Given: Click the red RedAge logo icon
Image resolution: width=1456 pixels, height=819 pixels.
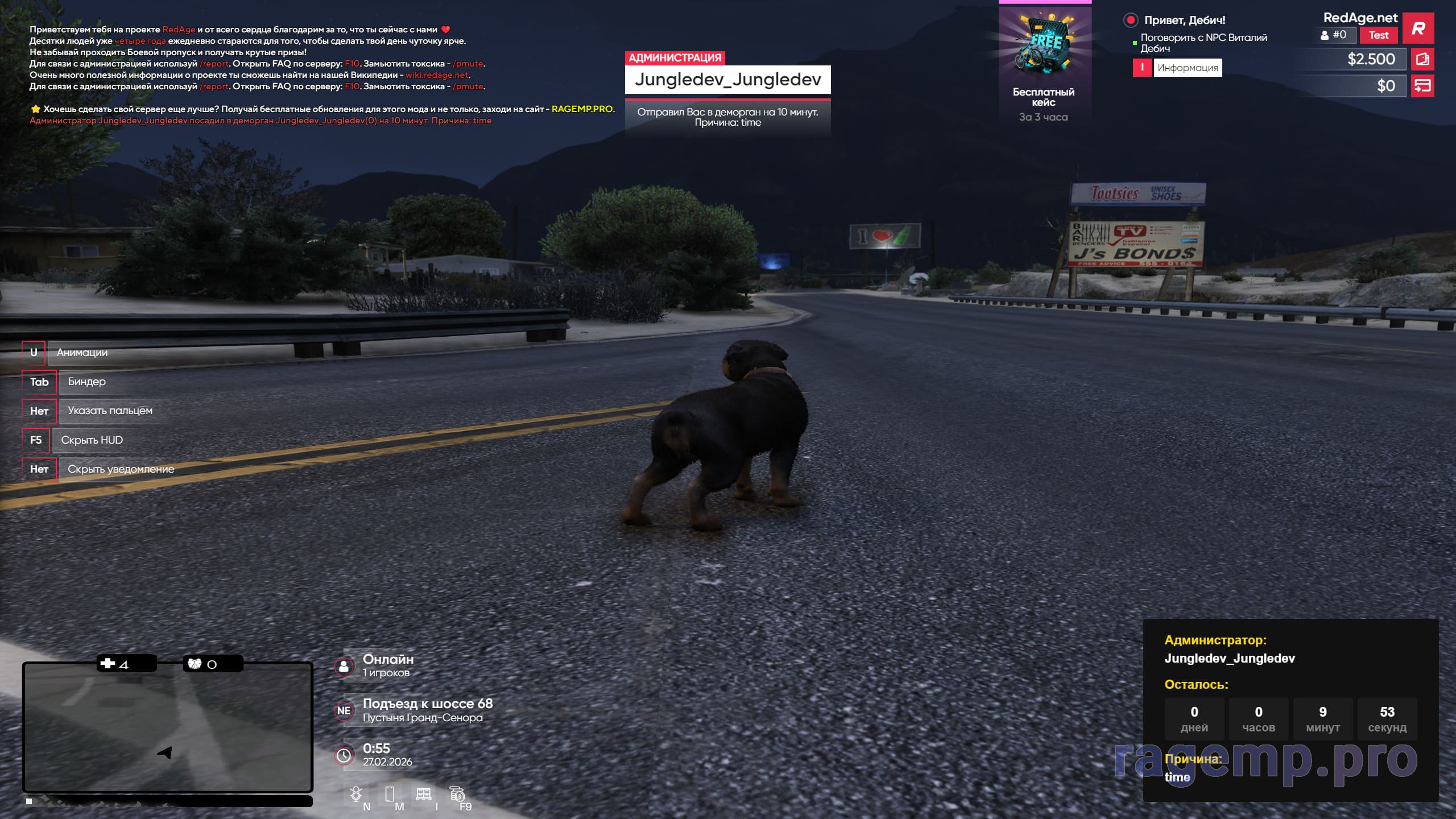Looking at the screenshot, I should click(x=1418, y=28).
